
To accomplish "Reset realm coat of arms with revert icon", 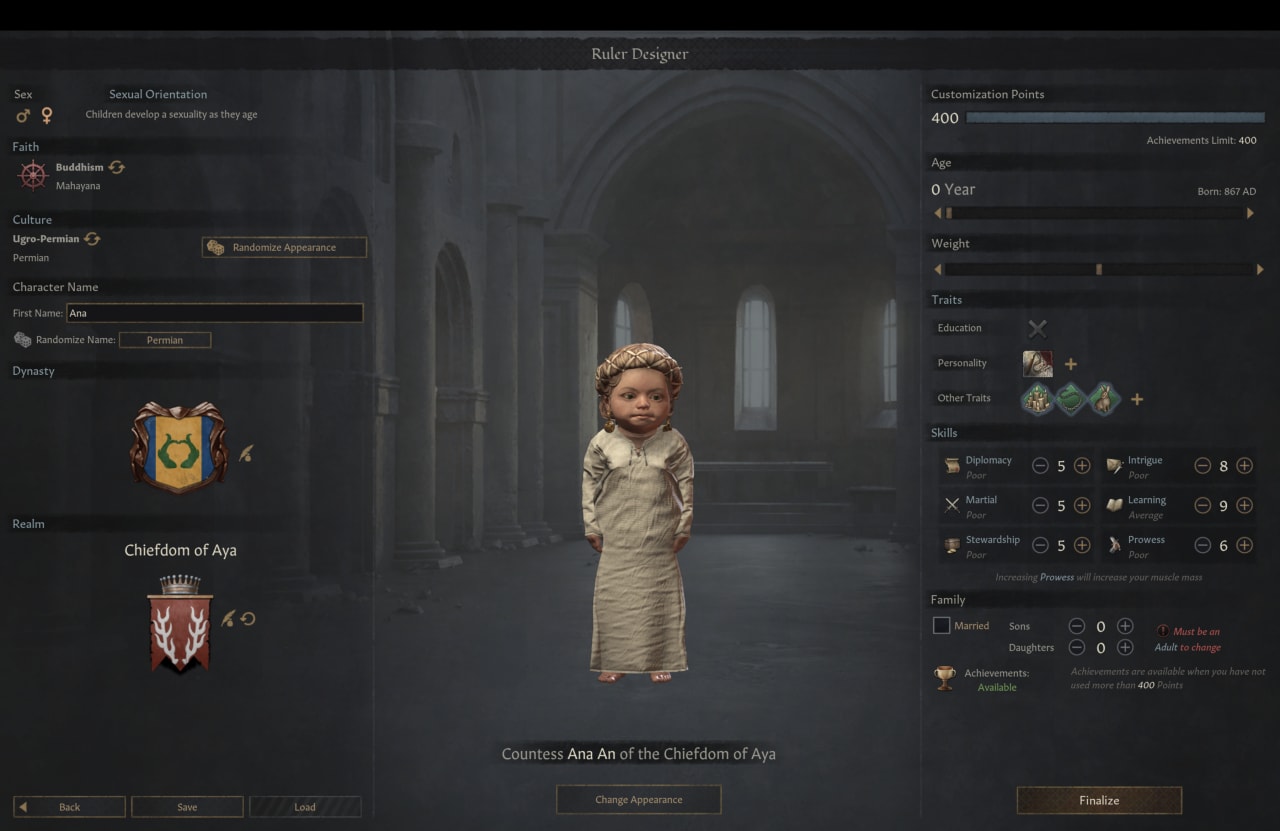I will point(248,619).
